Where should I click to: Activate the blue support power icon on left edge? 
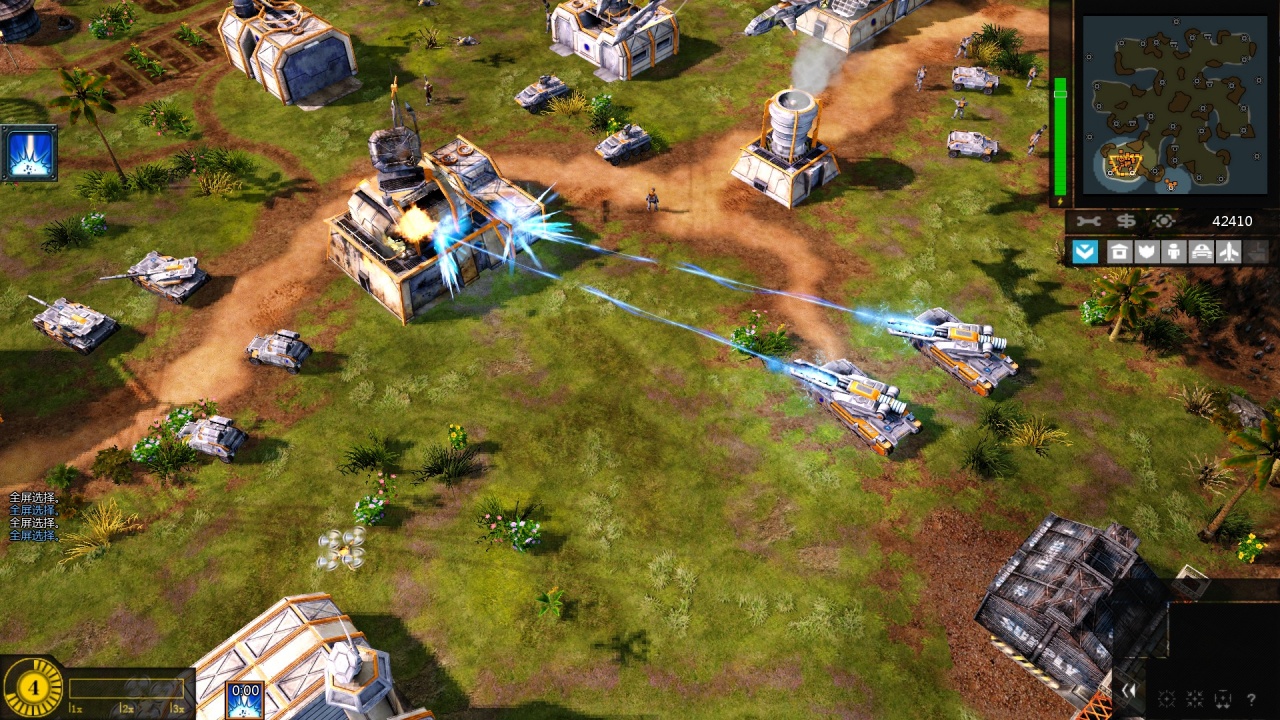[x=29, y=153]
